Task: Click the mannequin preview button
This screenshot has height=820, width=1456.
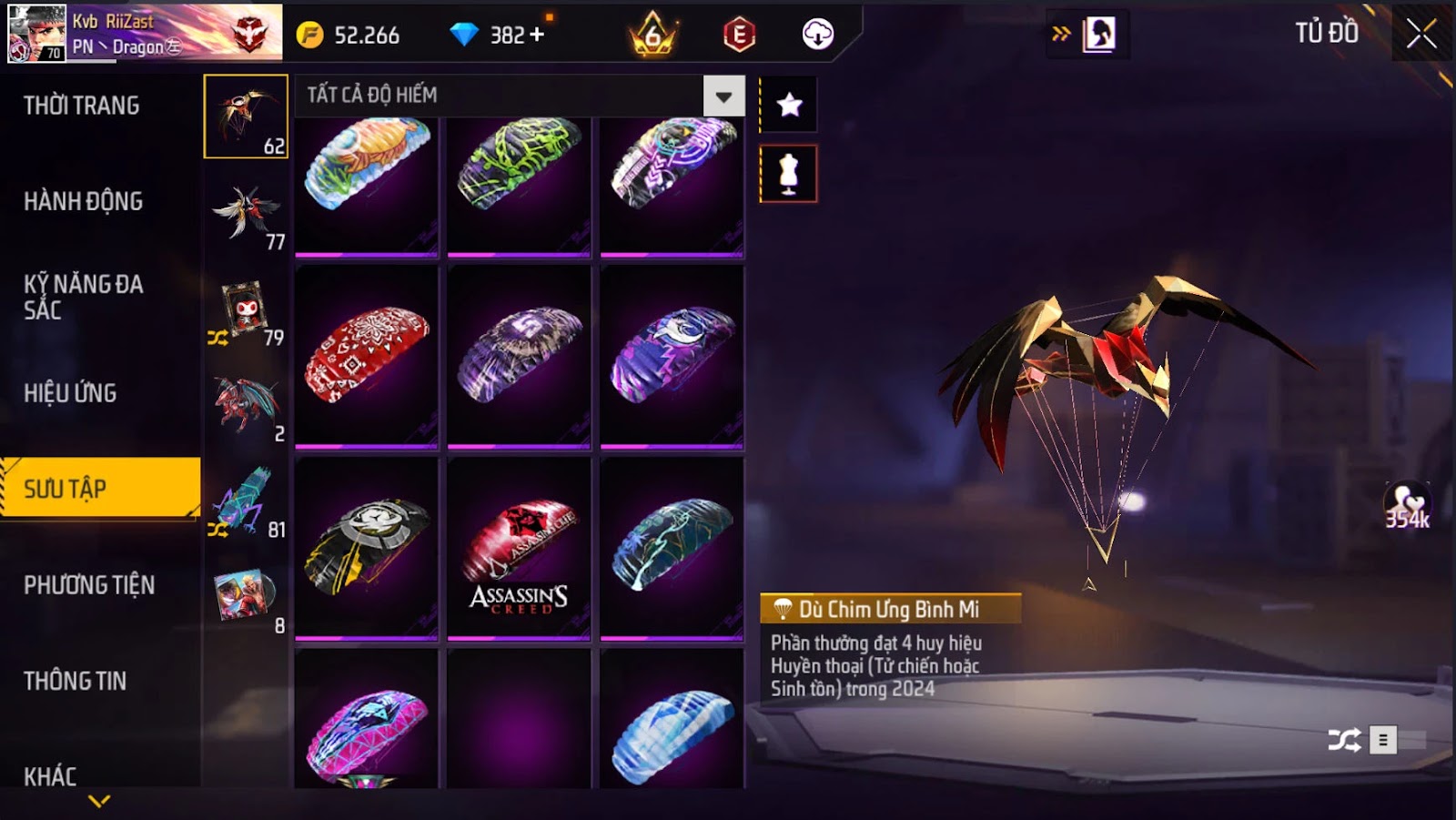Action: (x=789, y=173)
